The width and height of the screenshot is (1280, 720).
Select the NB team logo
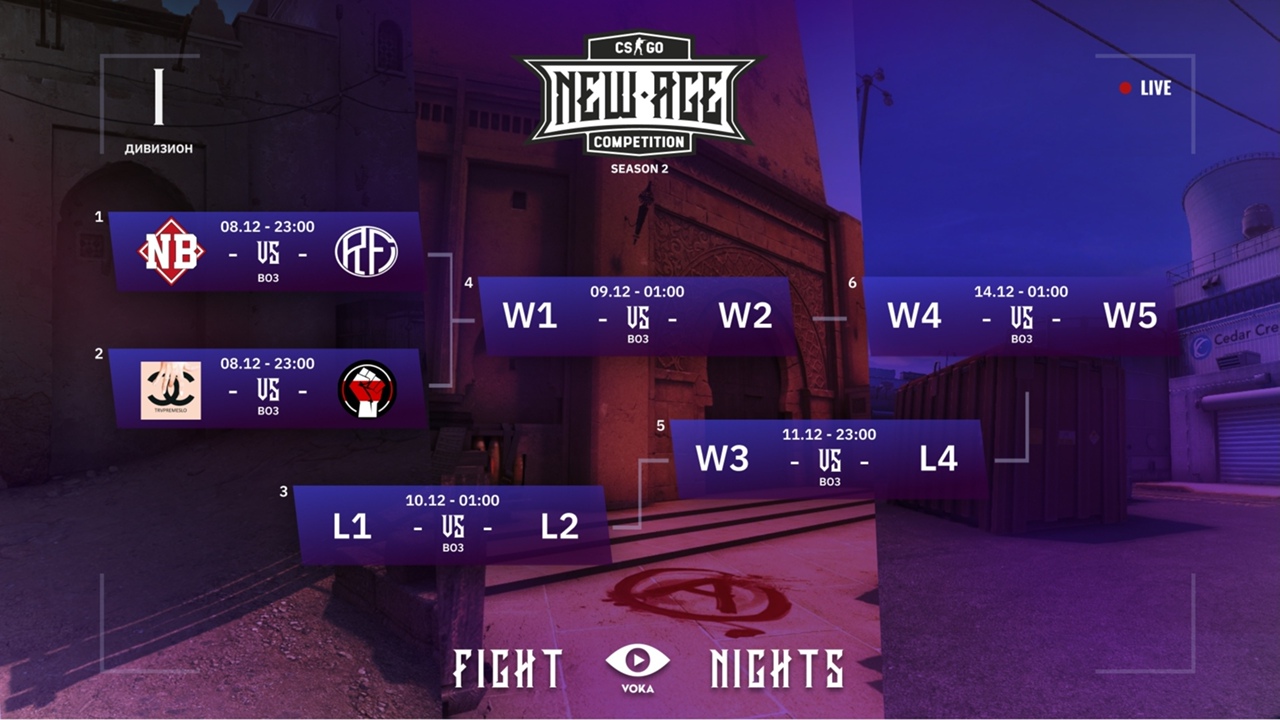(171, 252)
